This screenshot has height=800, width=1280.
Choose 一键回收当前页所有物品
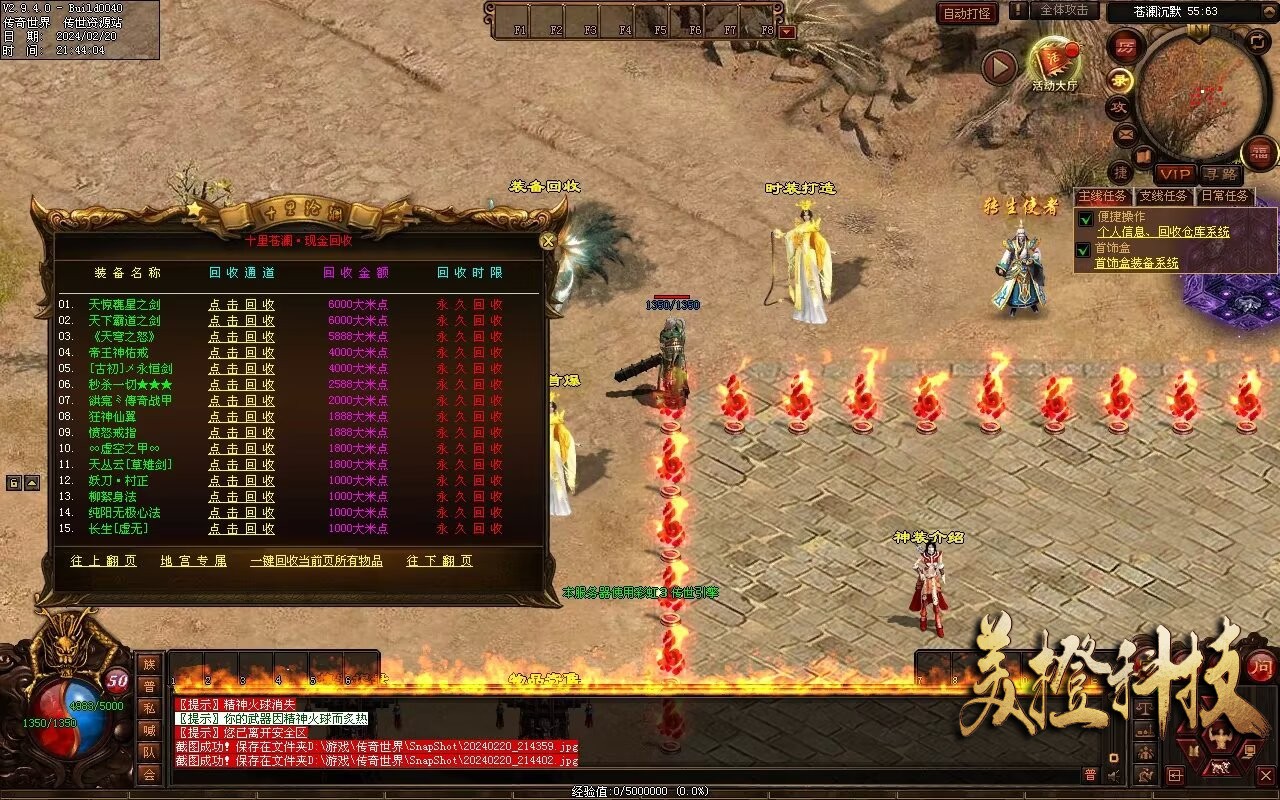[316, 561]
